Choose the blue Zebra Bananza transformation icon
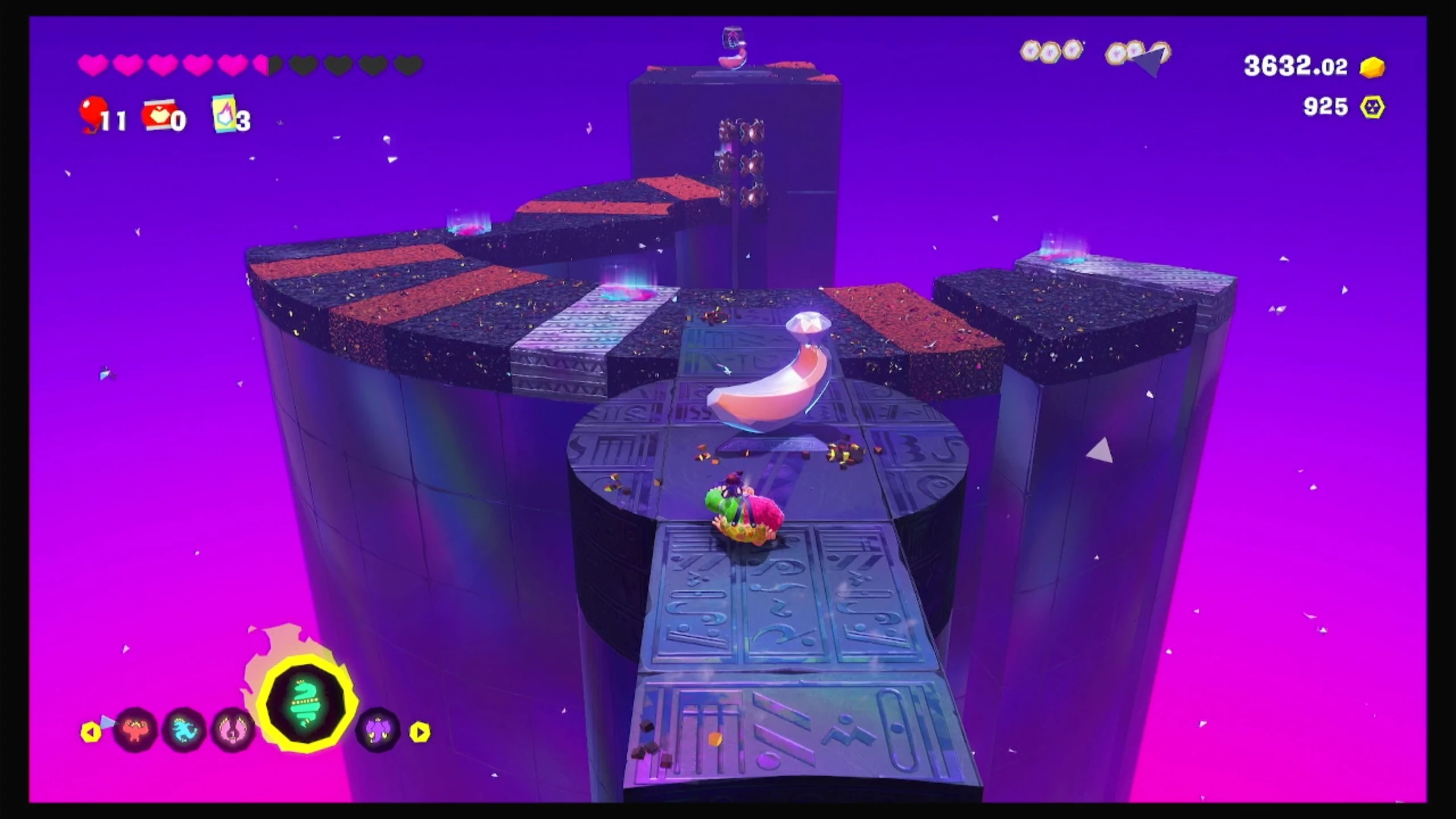This screenshot has height=819, width=1456. coord(184,730)
